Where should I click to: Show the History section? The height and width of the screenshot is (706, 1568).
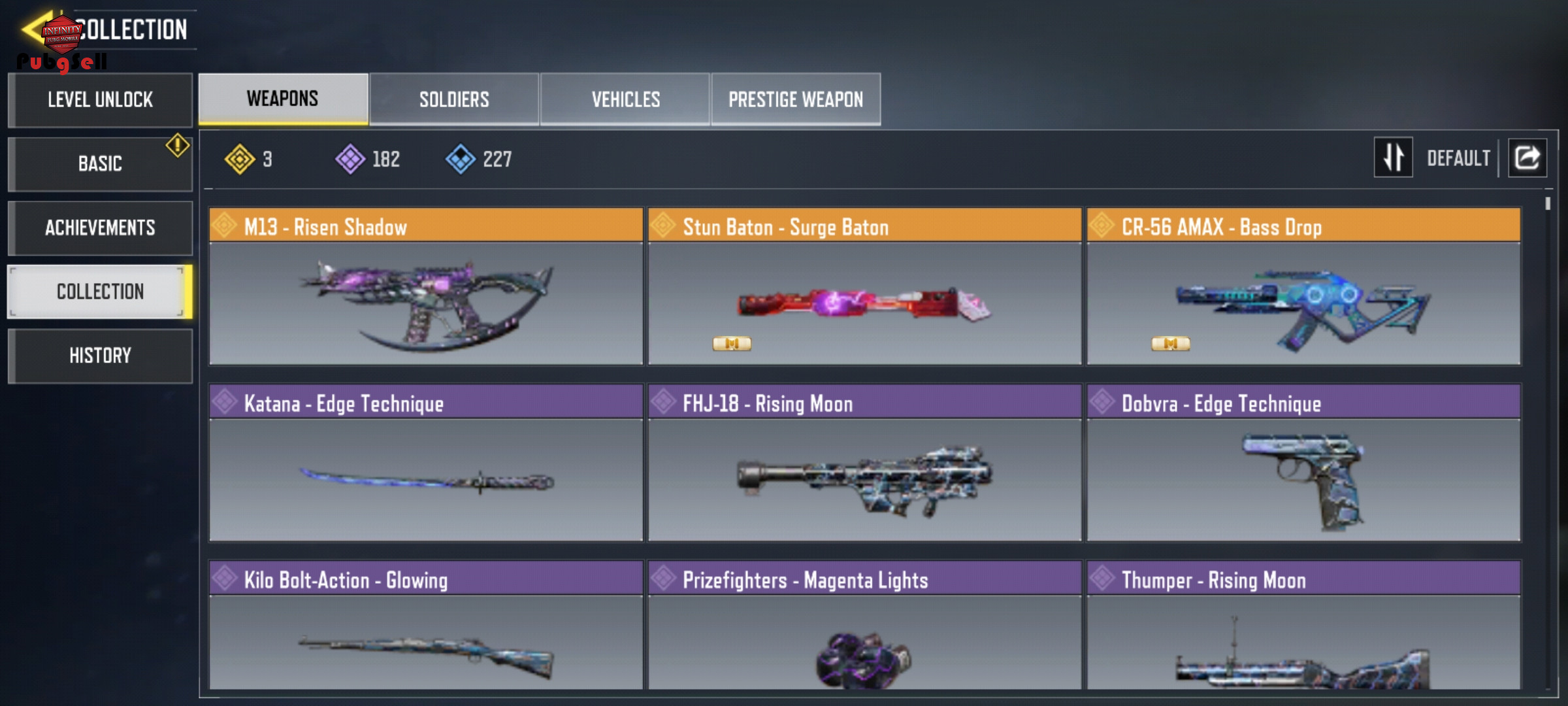pyautogui.click(x=100, y=356)
